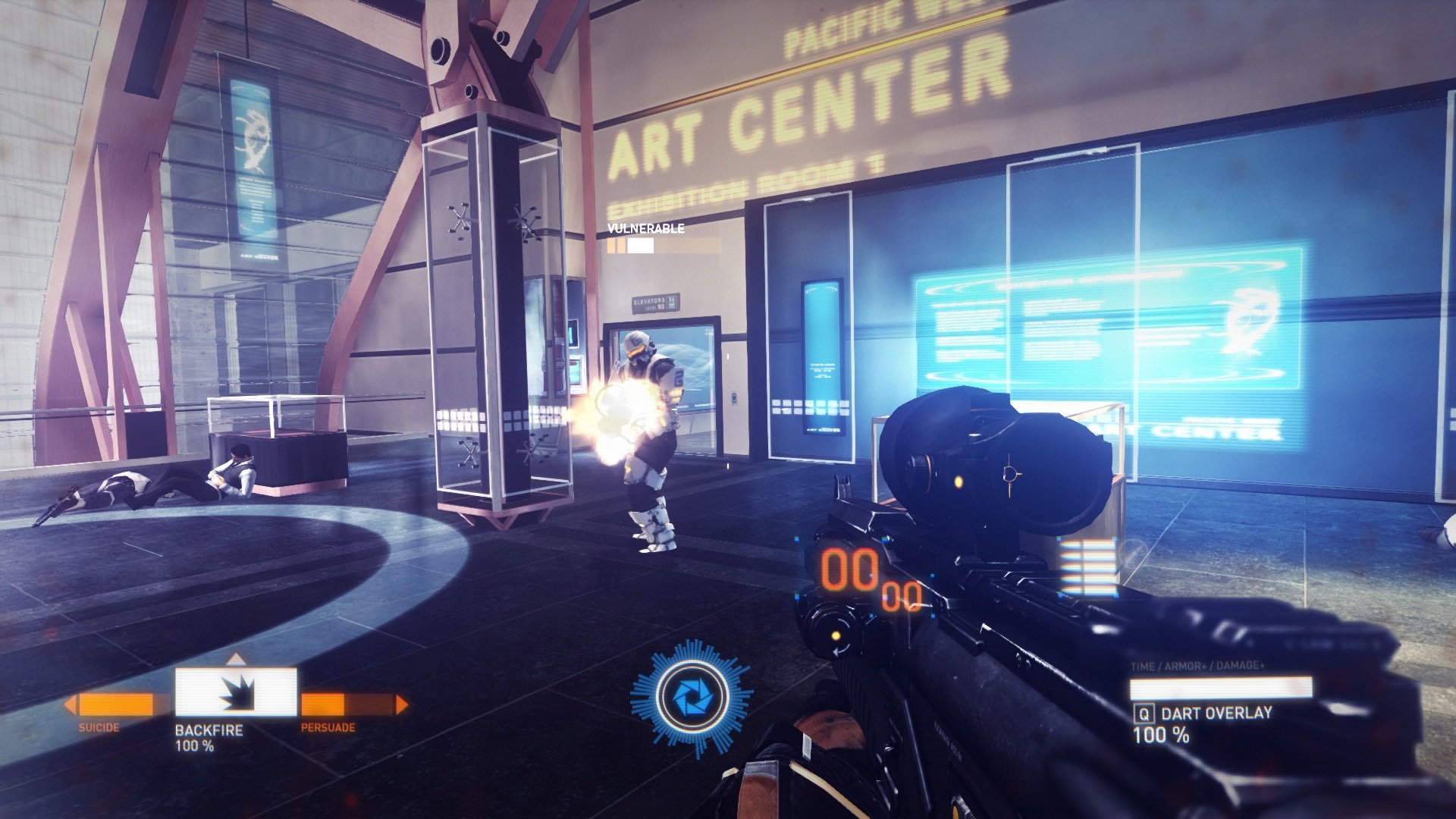
Task: Select the Backfire breach application icon
Action: 237,692
